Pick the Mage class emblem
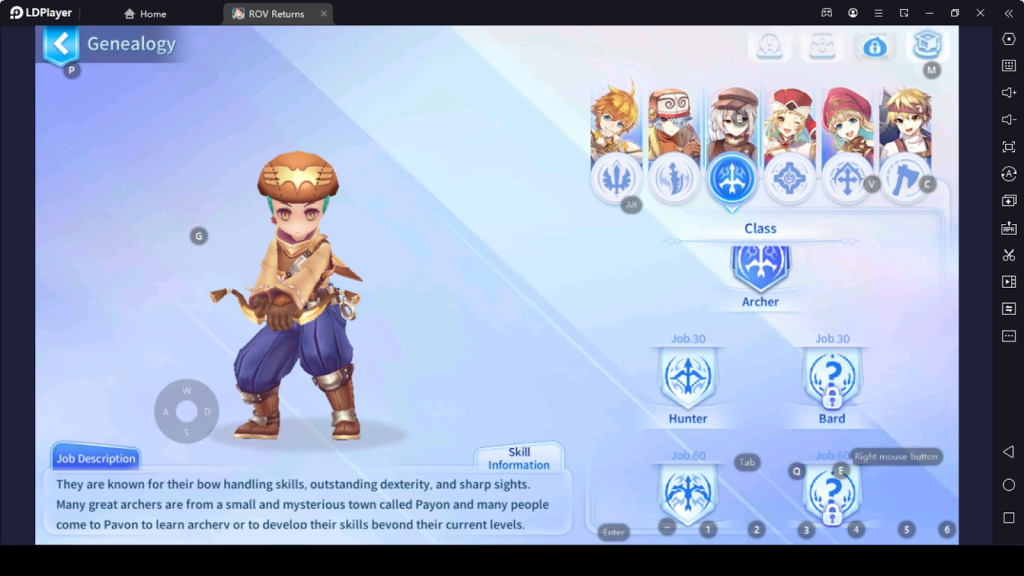 (790, 179)
